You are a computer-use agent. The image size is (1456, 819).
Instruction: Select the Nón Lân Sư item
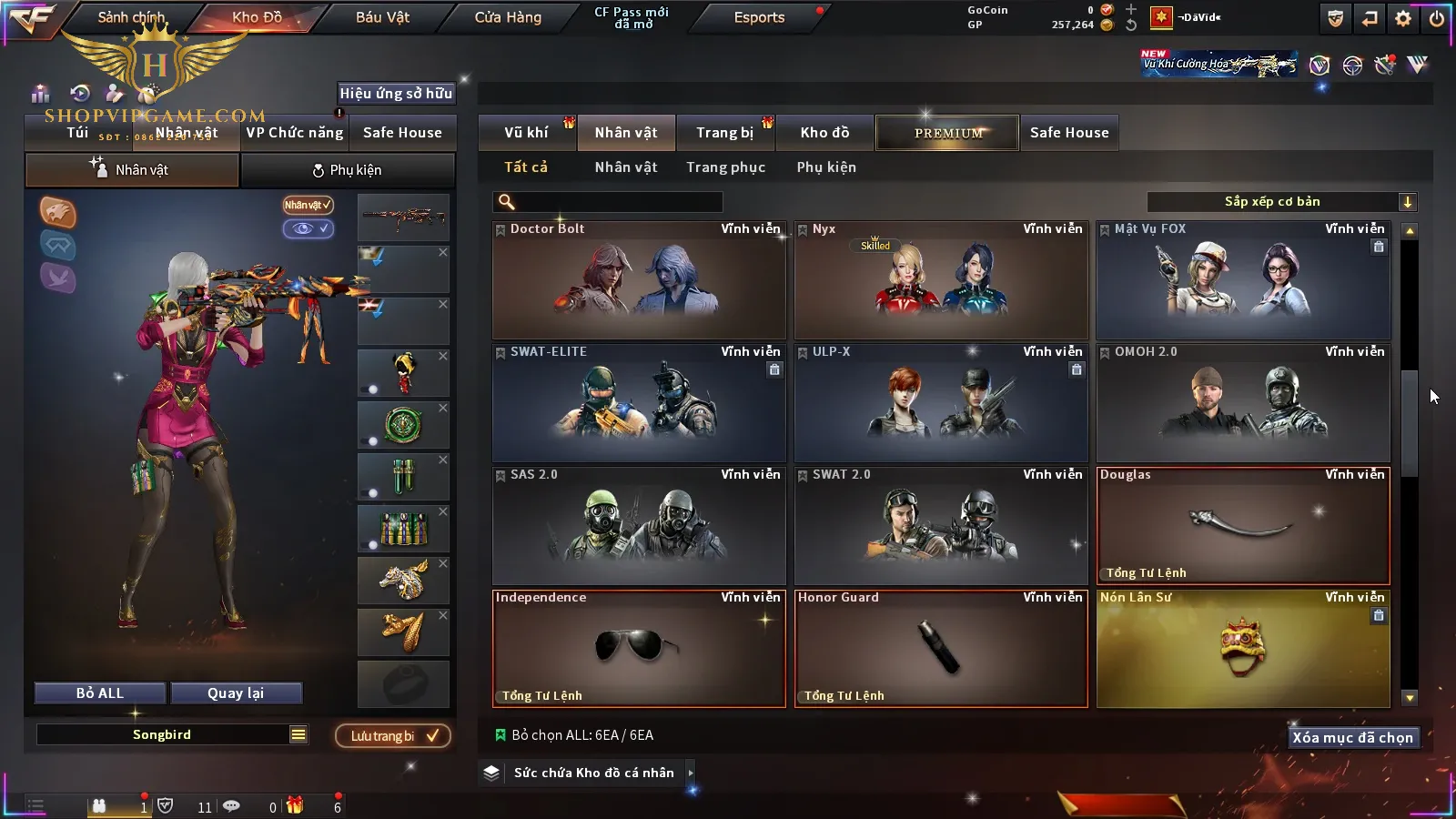(x=1243, y=649)
